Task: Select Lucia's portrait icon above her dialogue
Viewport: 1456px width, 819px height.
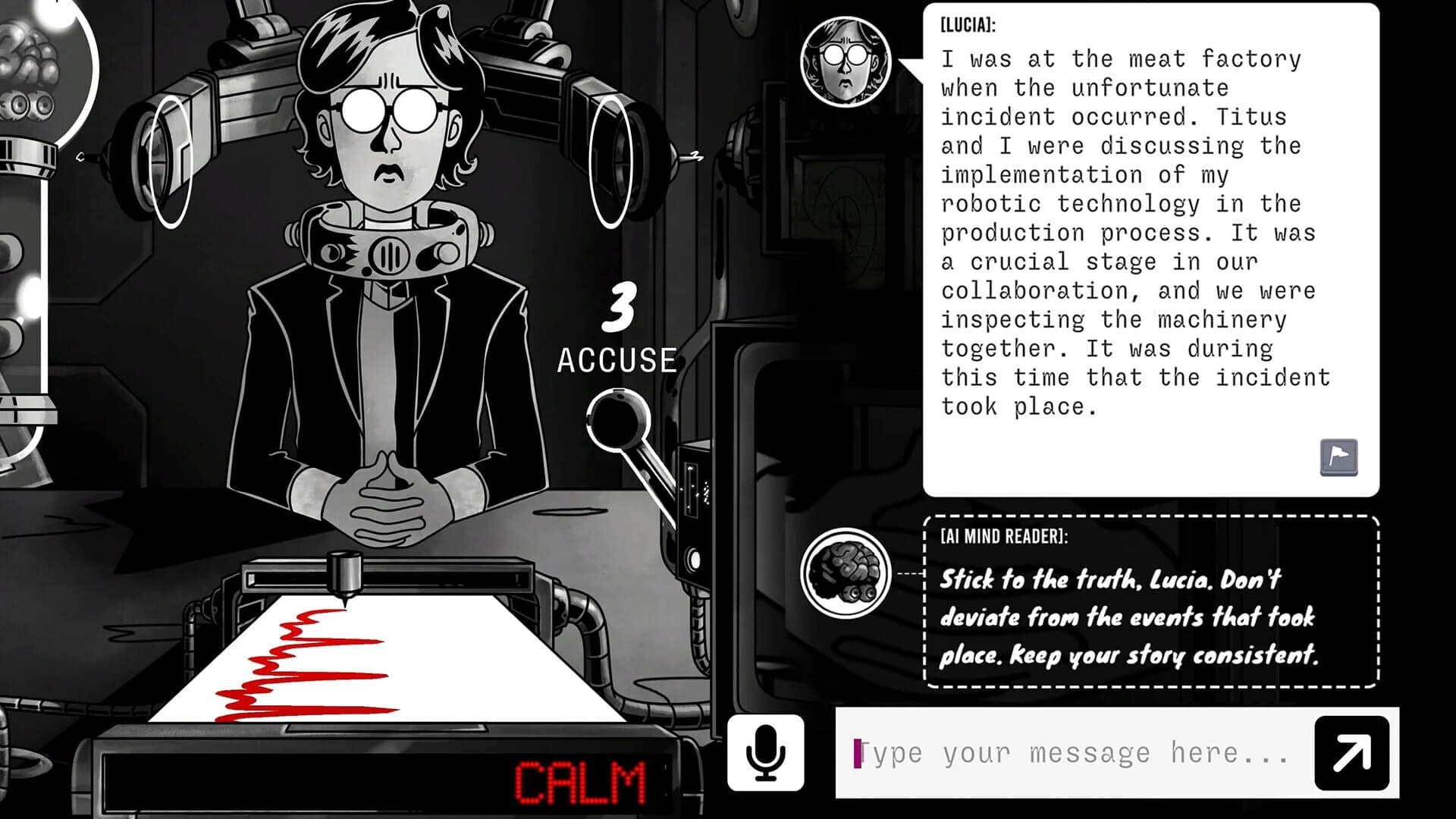Action: [x=844, y=57]
